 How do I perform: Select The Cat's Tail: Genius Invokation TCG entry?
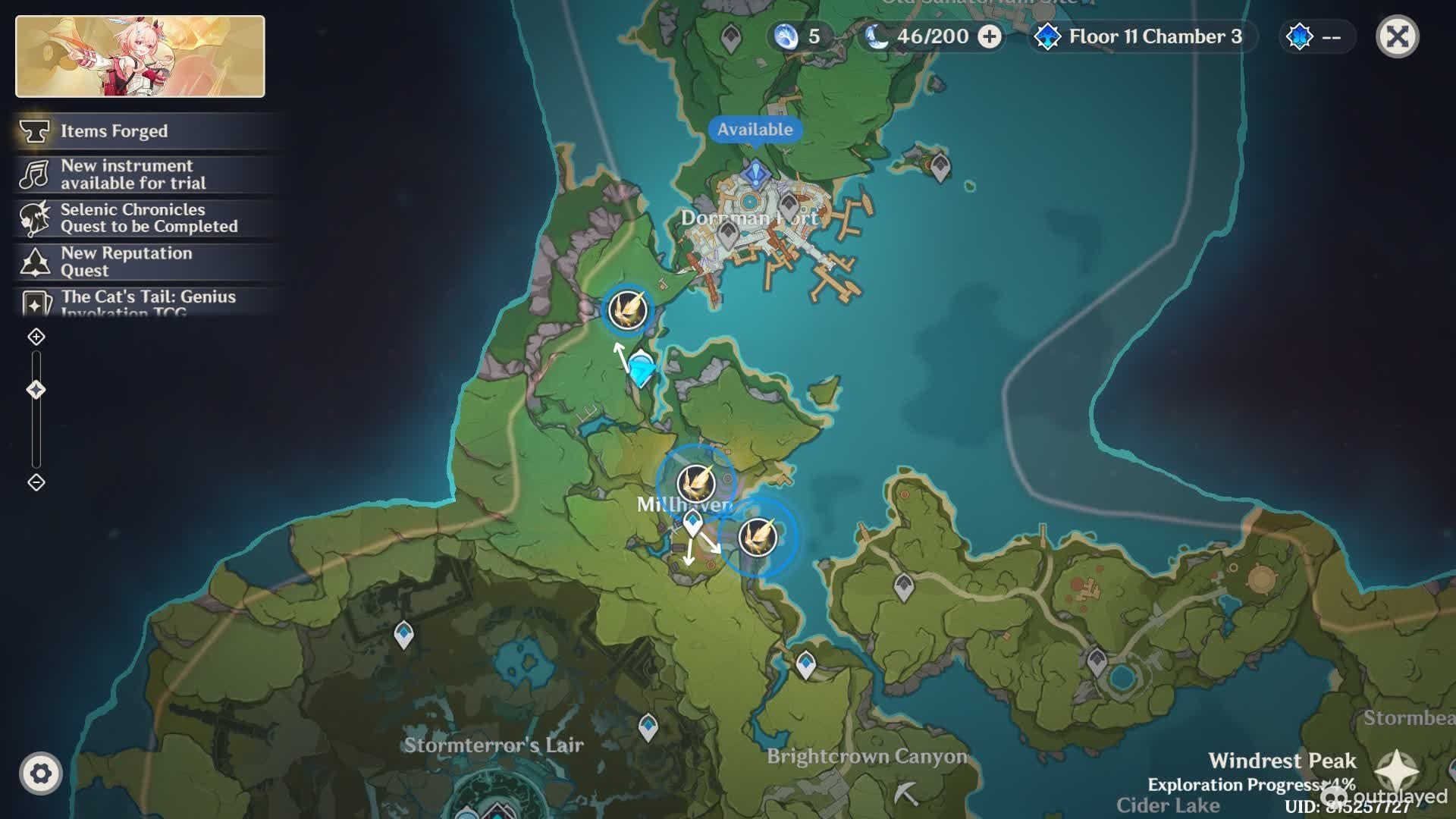[x=148, y=302]
